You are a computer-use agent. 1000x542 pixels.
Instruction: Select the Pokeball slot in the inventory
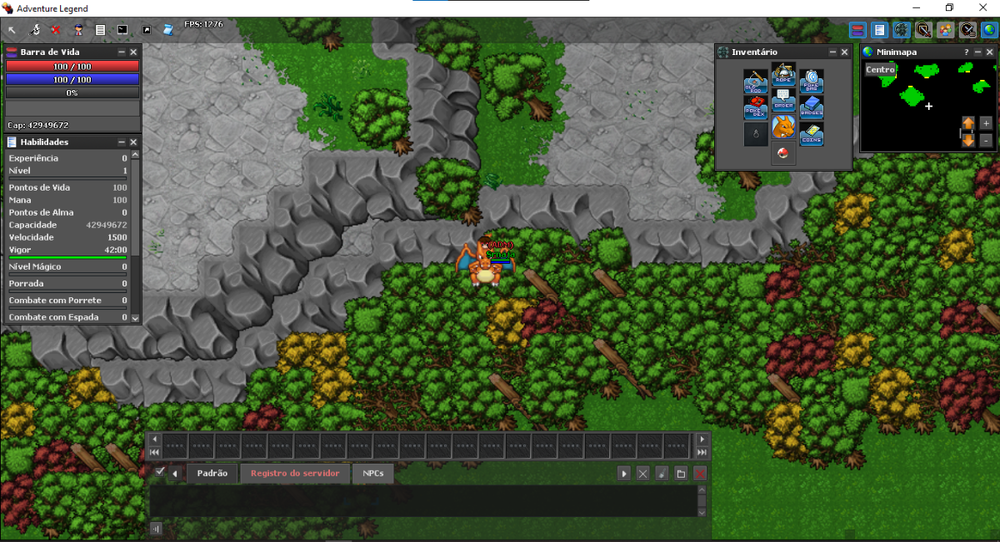[x=784, y=154]
